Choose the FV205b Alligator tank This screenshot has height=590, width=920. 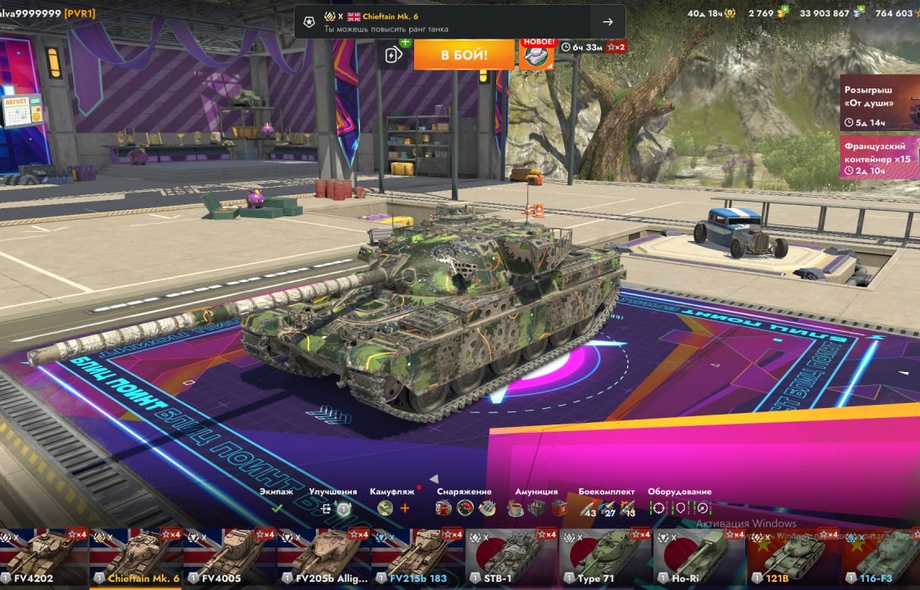point(324,558)
